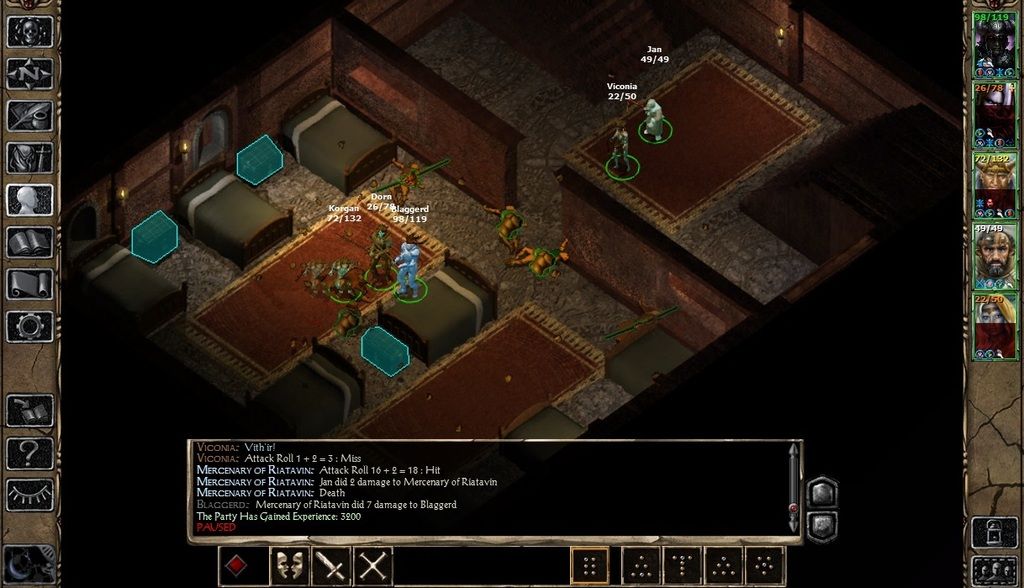The width and height of the screenshot is (1024, 588).
Task: Open the priest scroll button
Action: pos(30,283)
